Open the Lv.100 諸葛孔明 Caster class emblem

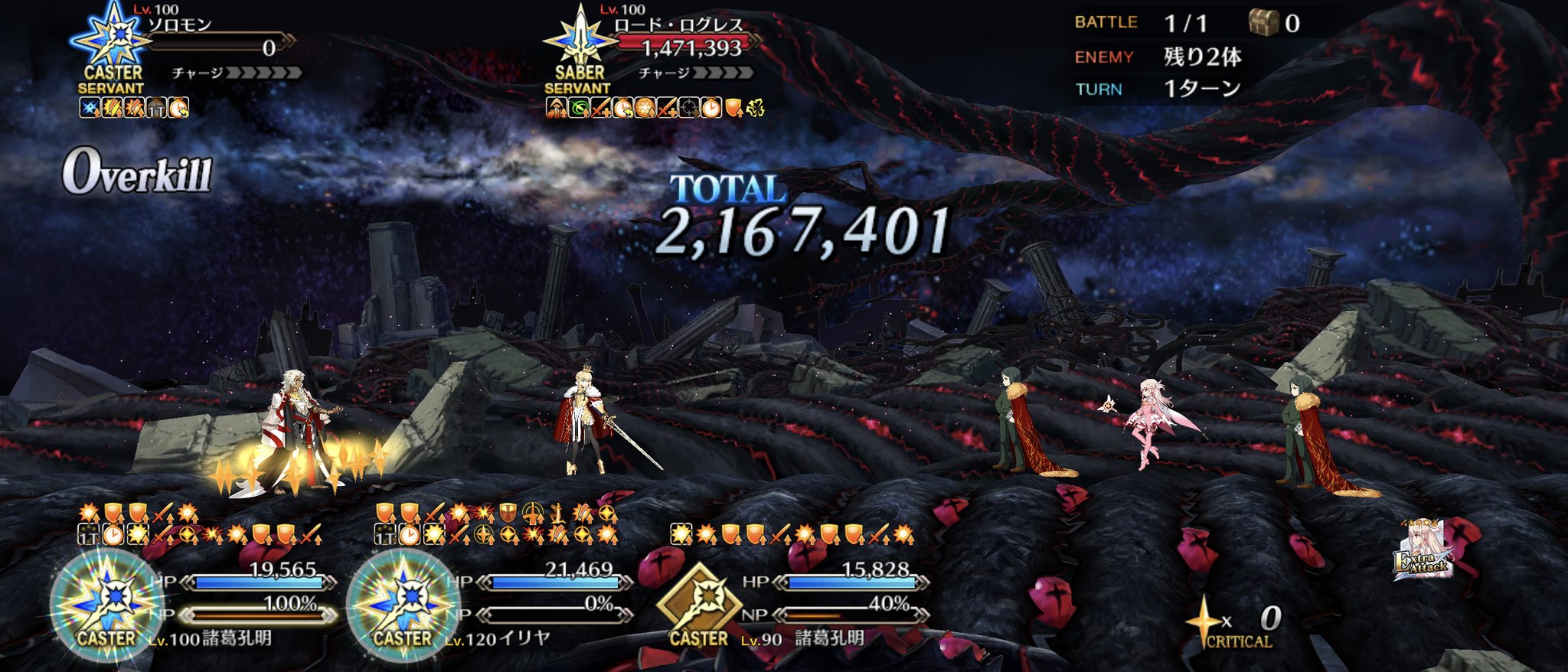coord(107,606)
